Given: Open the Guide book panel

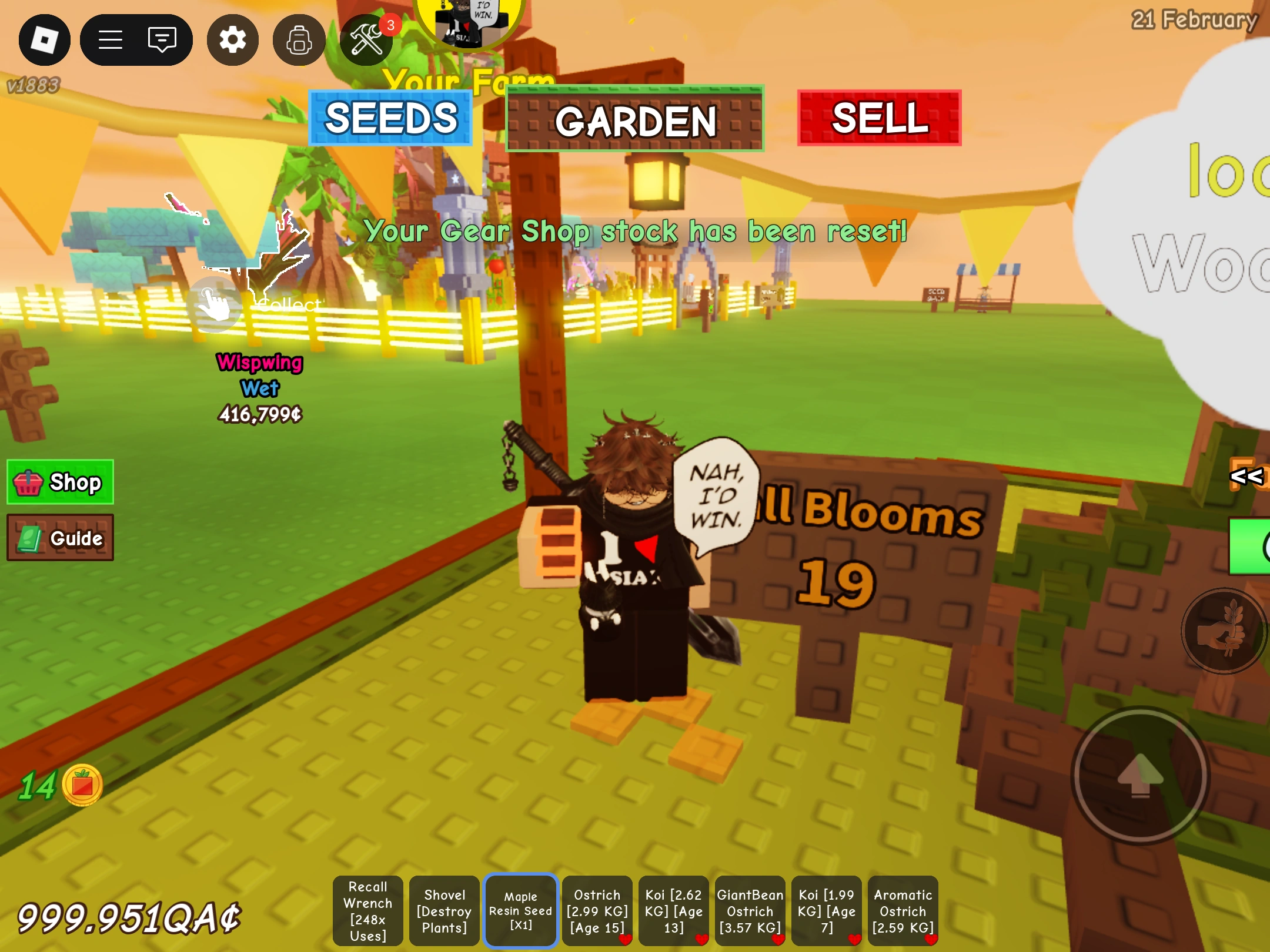Looking at the screenshot, I should click(61, 538).
